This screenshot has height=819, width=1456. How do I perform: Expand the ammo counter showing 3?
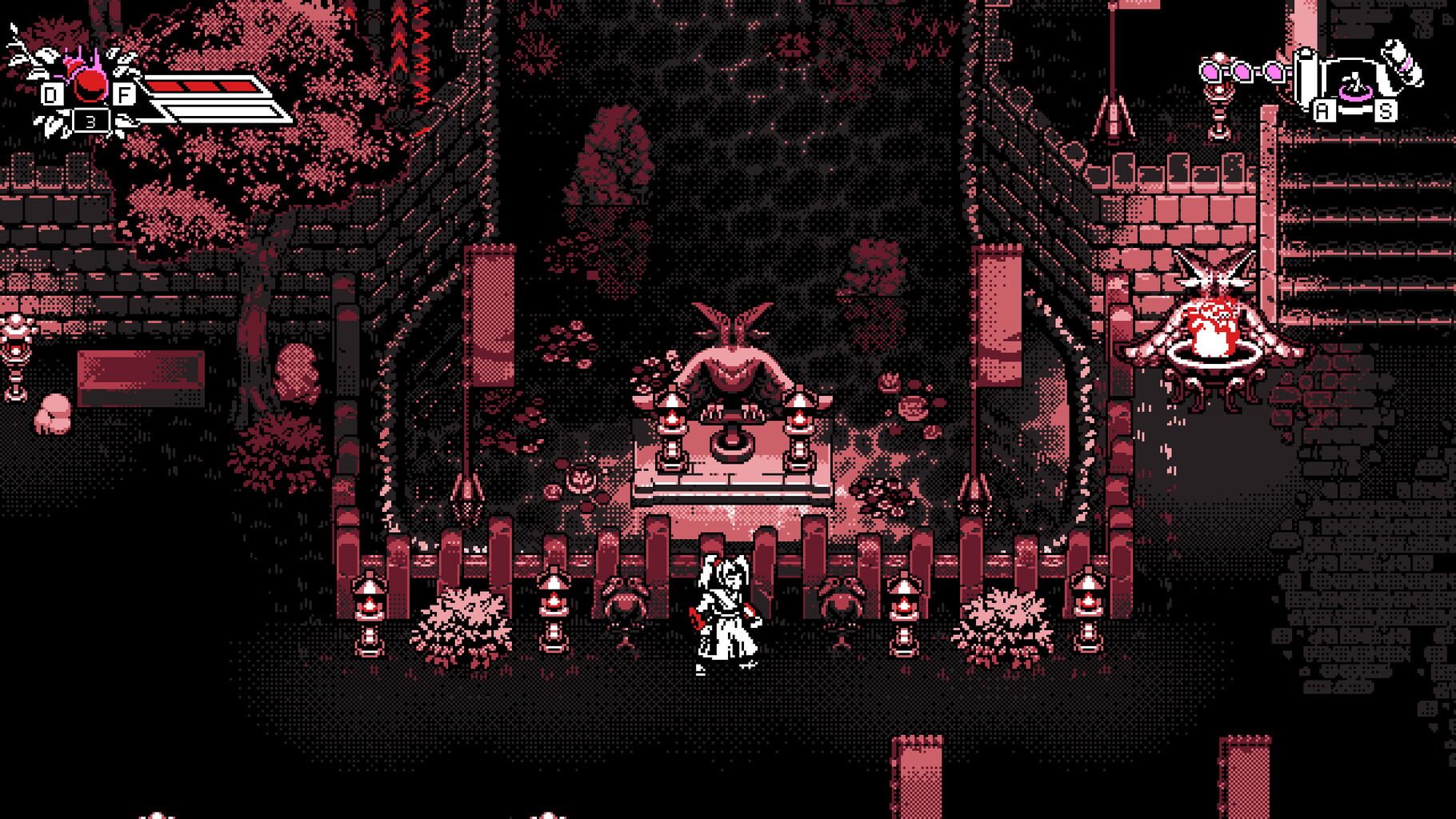[x=90, y=120]
